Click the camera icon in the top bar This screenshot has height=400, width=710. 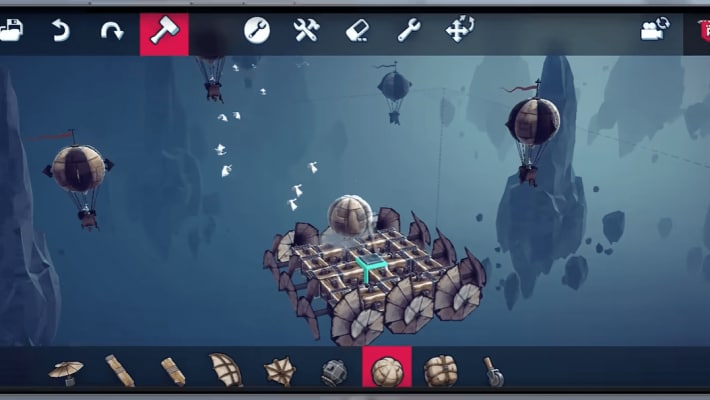655,30
